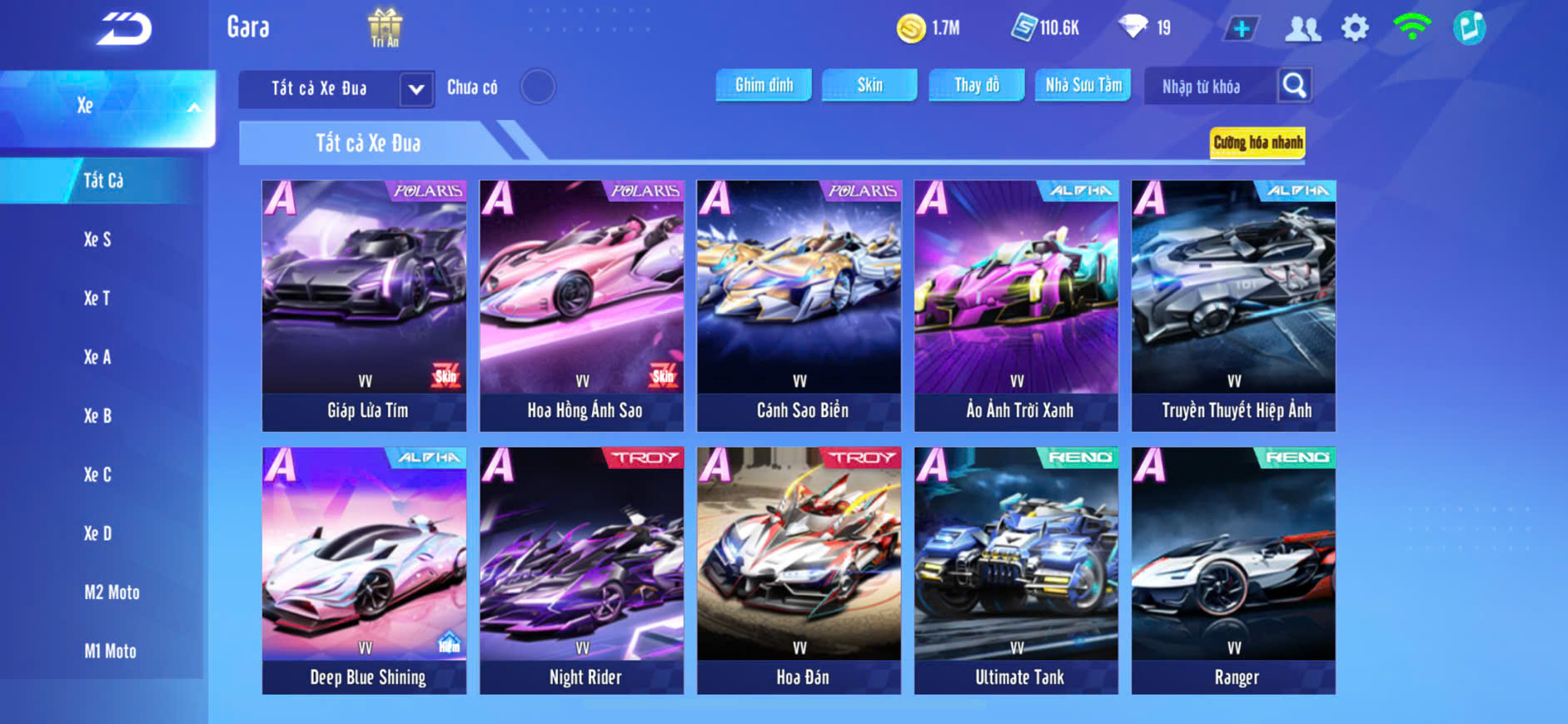
Task: Select the Giáp Lửa Tím car card
Action: [x=365, y=305]
